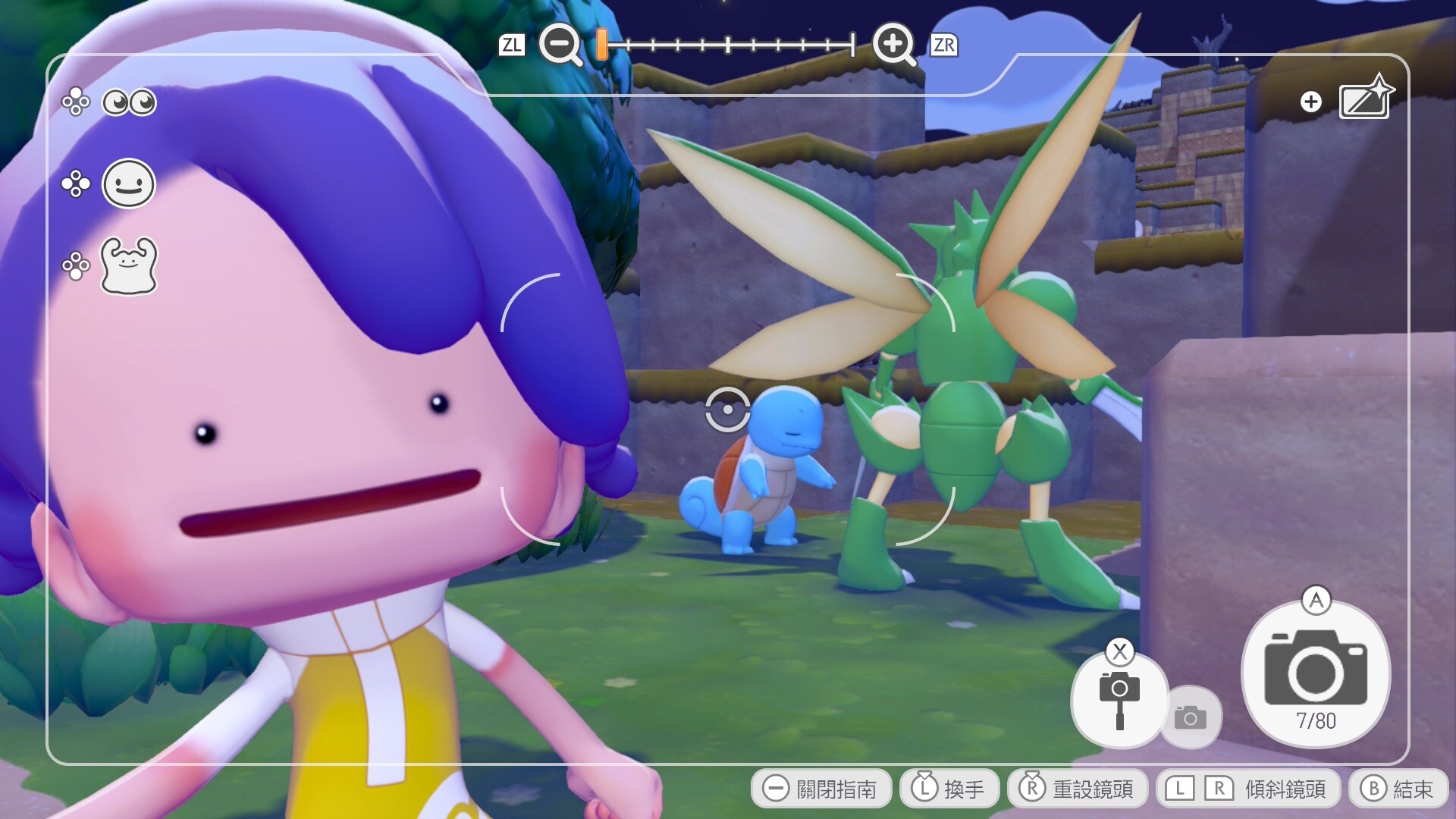This screenshot has width=1456, height=819.
Task: Adjust the camera zoom slider track
Action: [728, 45]
